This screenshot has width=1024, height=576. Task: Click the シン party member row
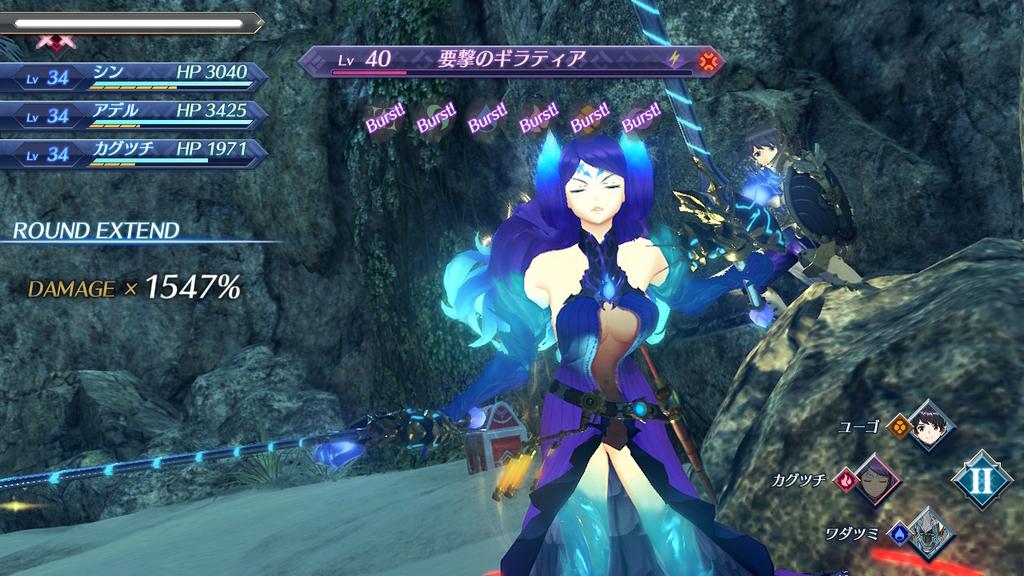pyautogui.click(x=134, y=77)
